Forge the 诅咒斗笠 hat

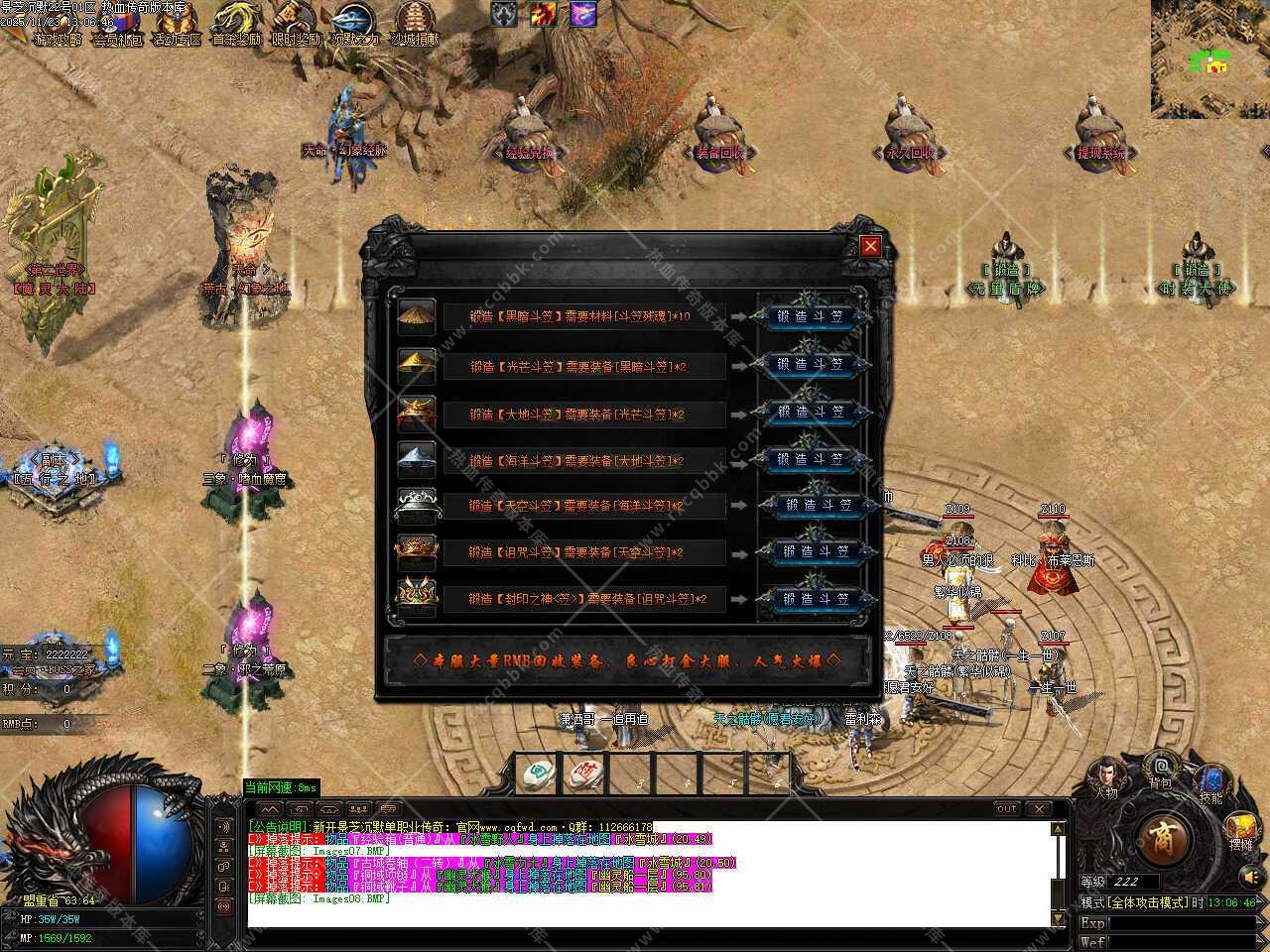tap(818, 551)
